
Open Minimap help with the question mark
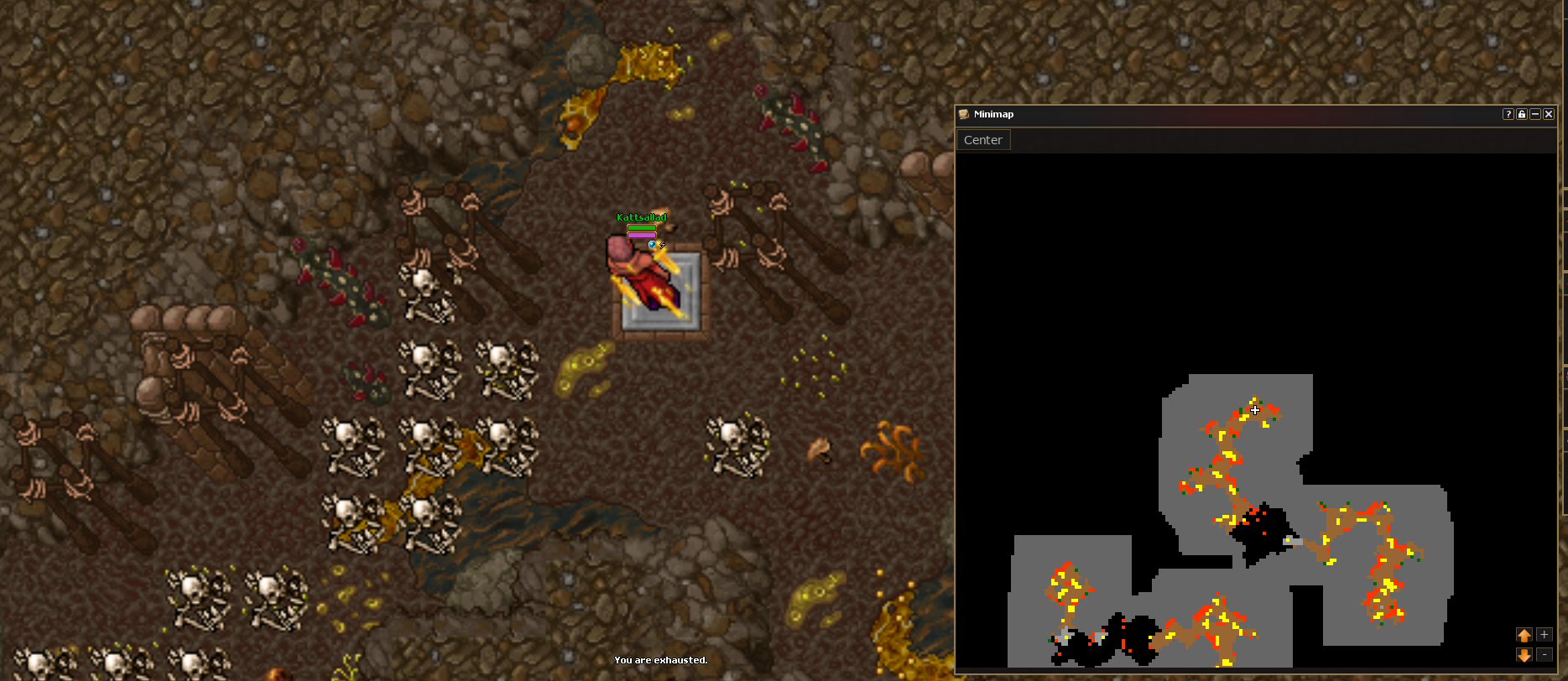click(x=1508, y=114)
